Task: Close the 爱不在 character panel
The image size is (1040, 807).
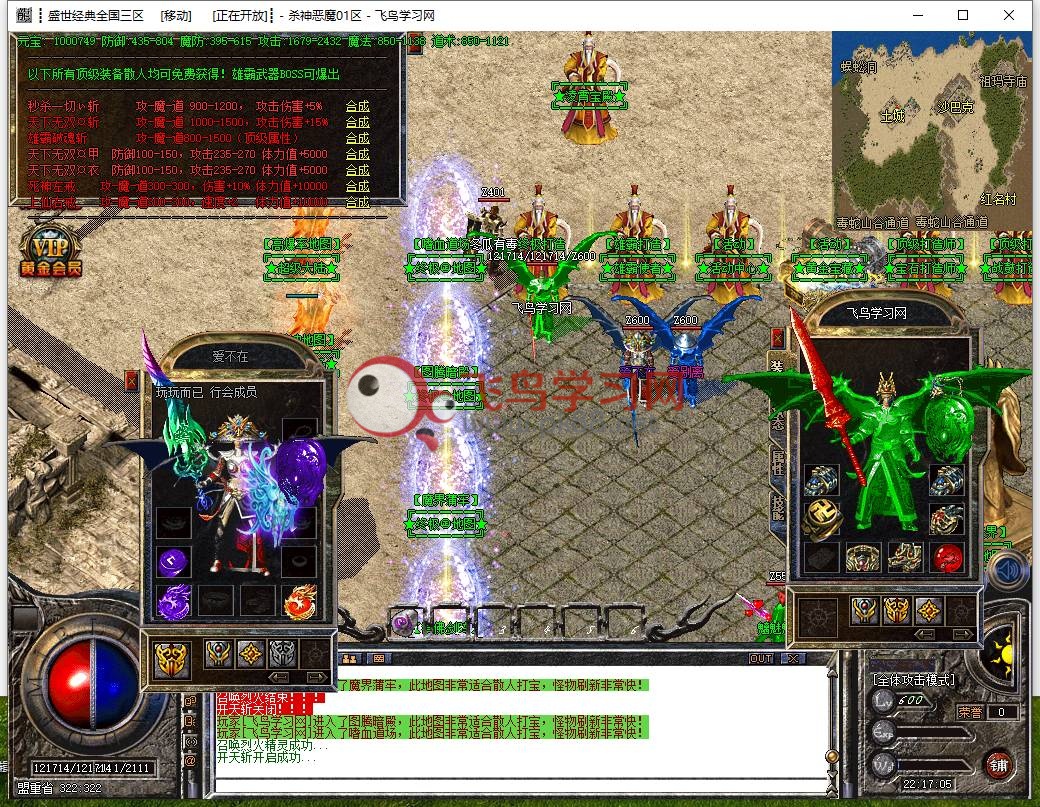Action: 132,379
